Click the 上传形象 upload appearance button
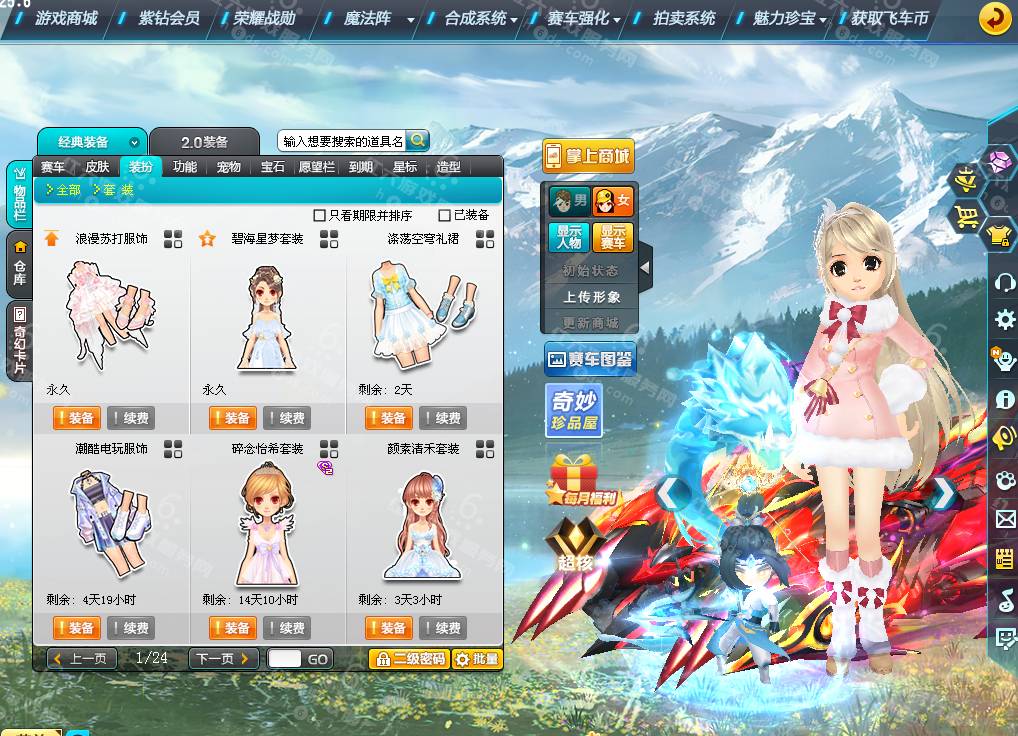Viewport: 1018px width, 736px height. click(x=591, y=297)
